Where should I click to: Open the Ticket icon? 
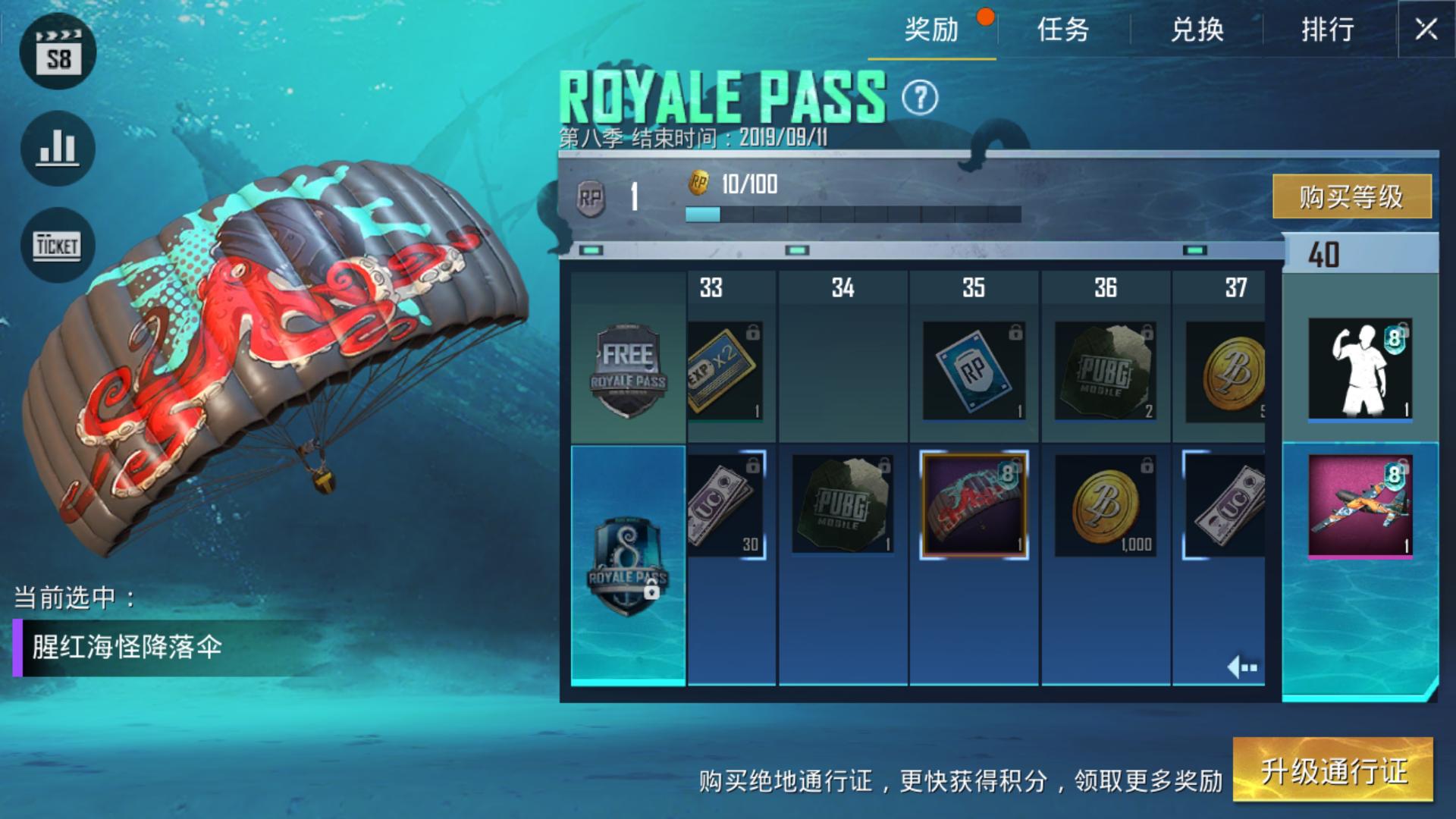[x=58, y=246]
